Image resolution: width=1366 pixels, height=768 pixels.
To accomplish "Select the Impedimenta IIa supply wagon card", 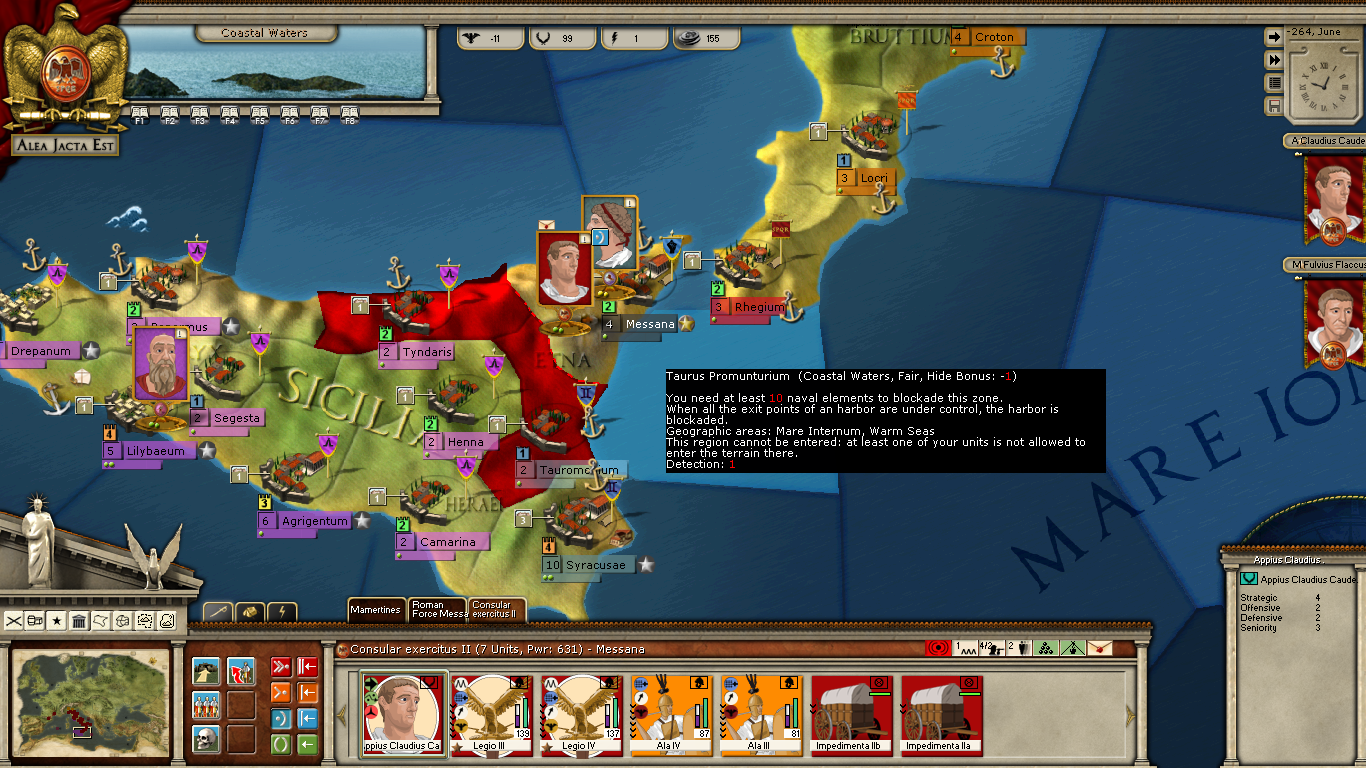I will click(x=941, y=714).
